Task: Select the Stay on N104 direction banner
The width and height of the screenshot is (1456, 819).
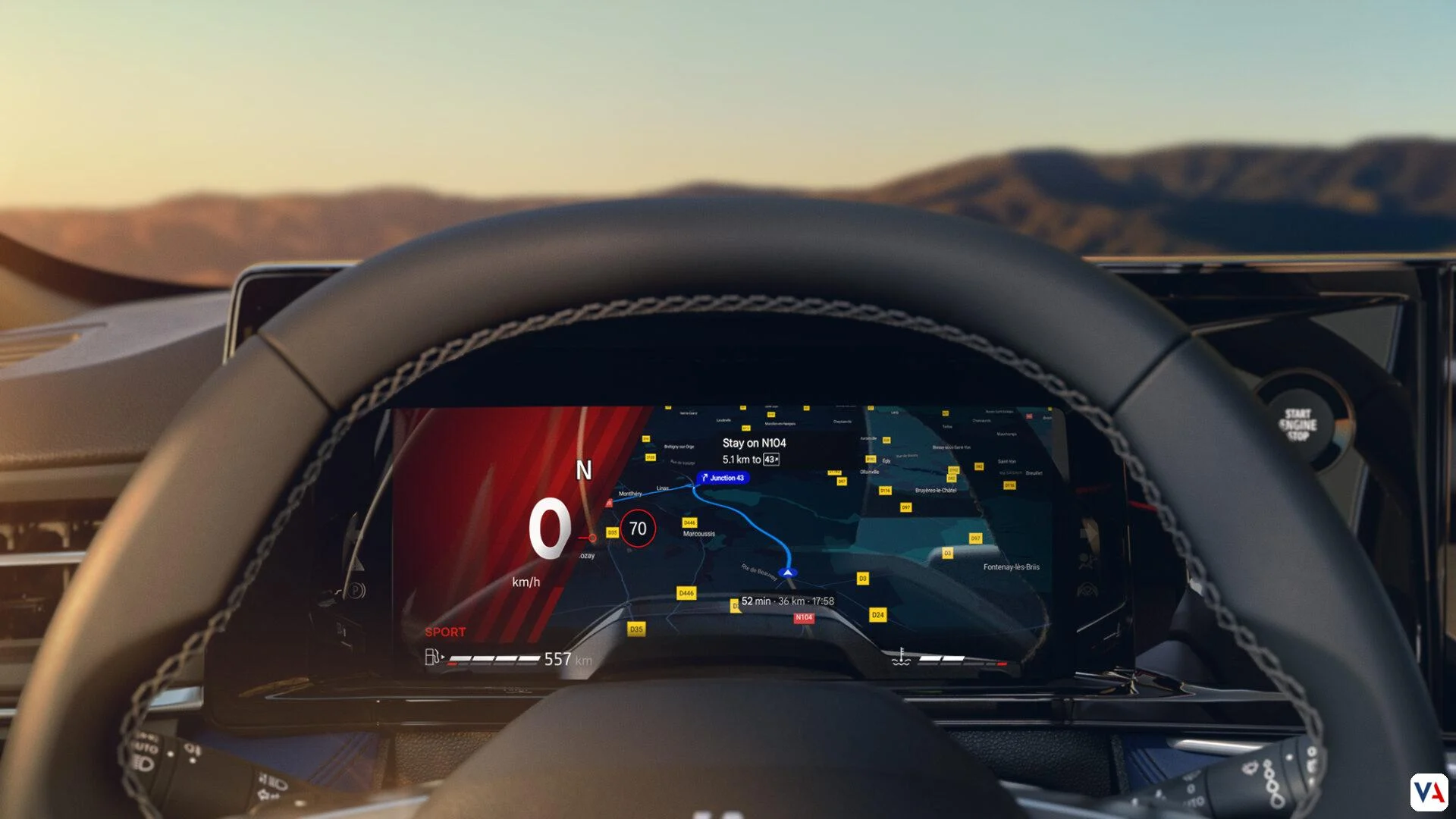Action: click(754, 450)
